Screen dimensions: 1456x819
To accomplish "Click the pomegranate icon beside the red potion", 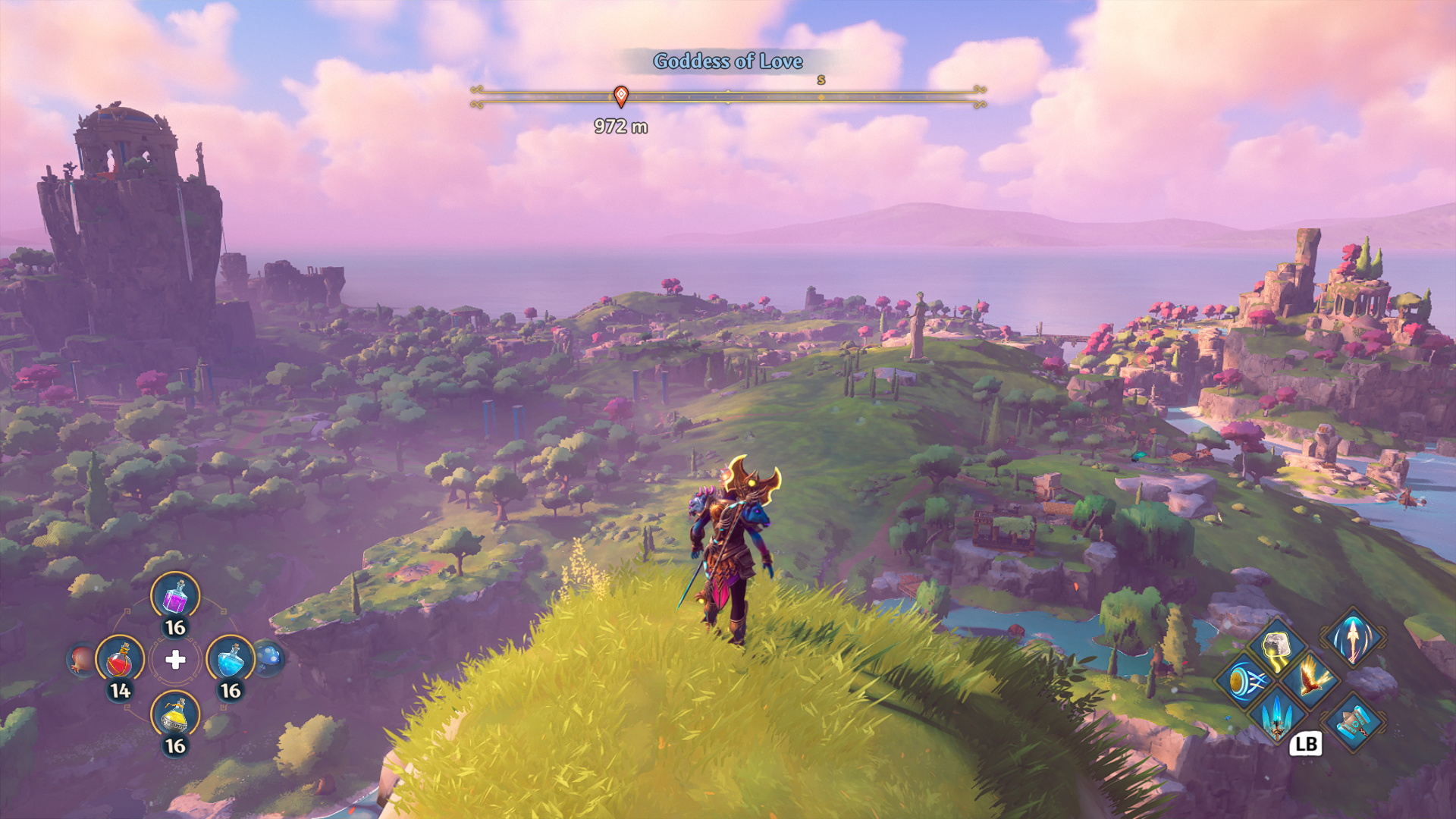I will [80, 659].
